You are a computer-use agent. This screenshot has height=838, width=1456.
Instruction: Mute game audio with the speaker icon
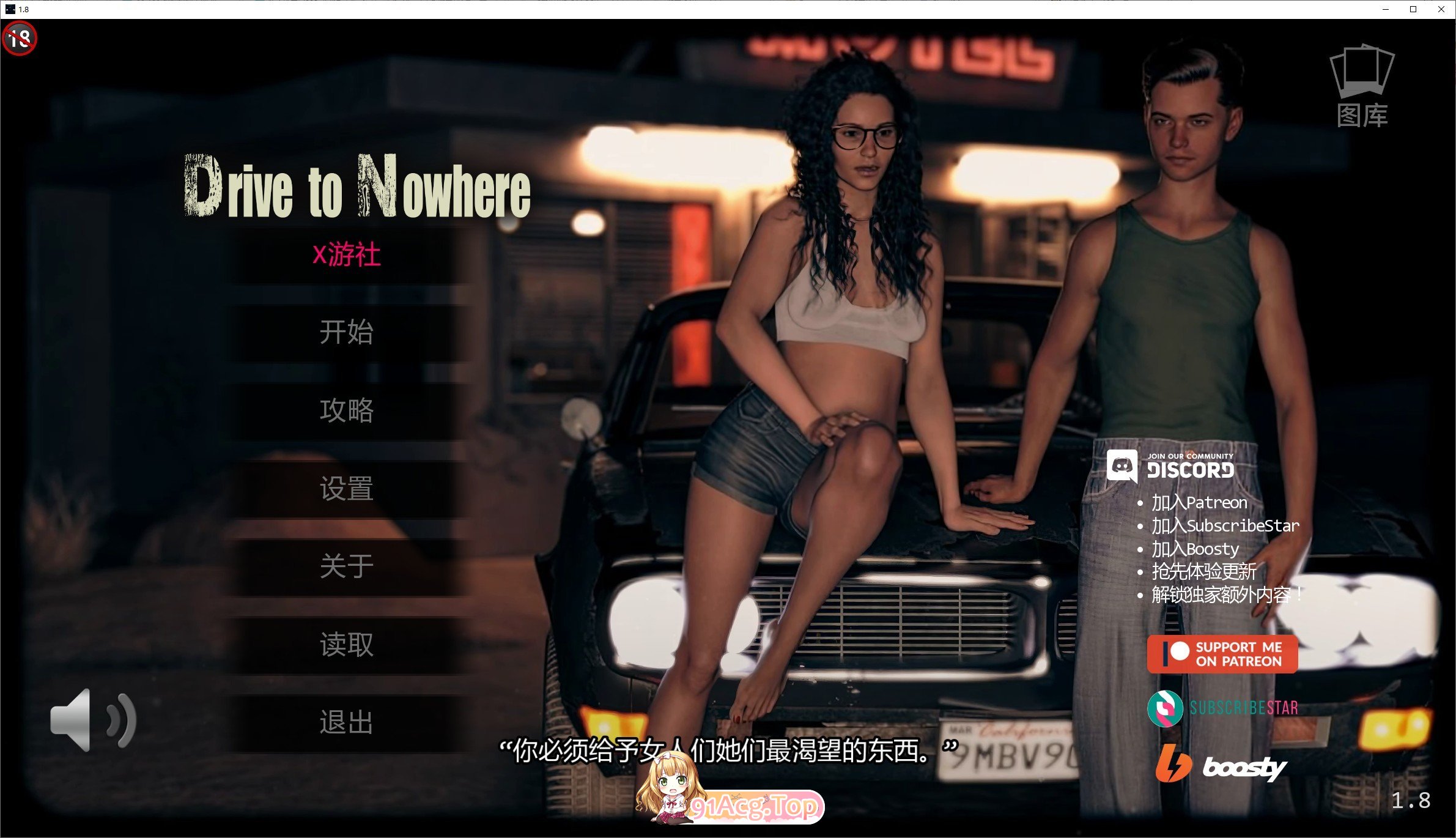[x=92, y=721]
